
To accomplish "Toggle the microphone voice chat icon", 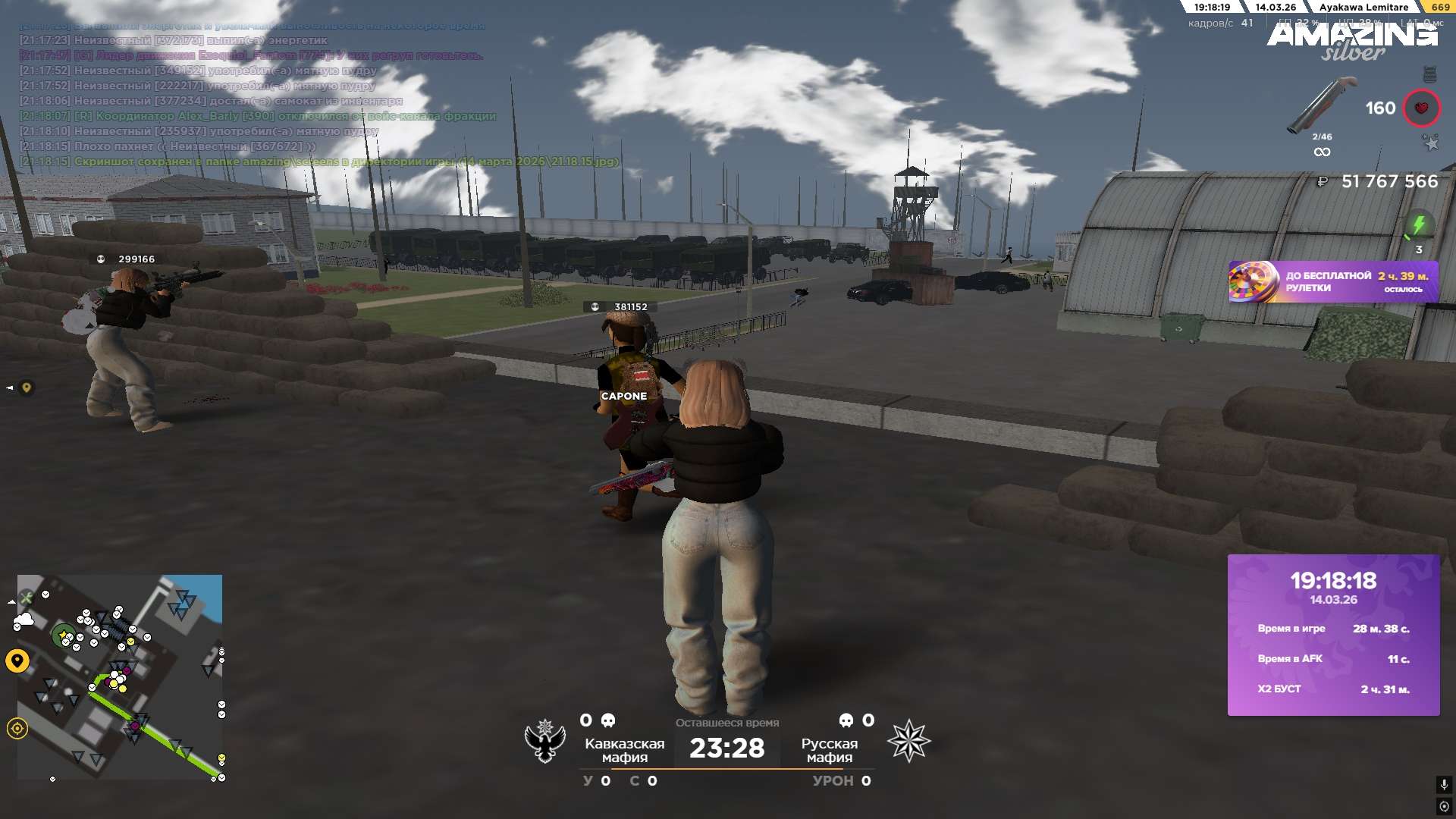I will [x=1444, y=784].
